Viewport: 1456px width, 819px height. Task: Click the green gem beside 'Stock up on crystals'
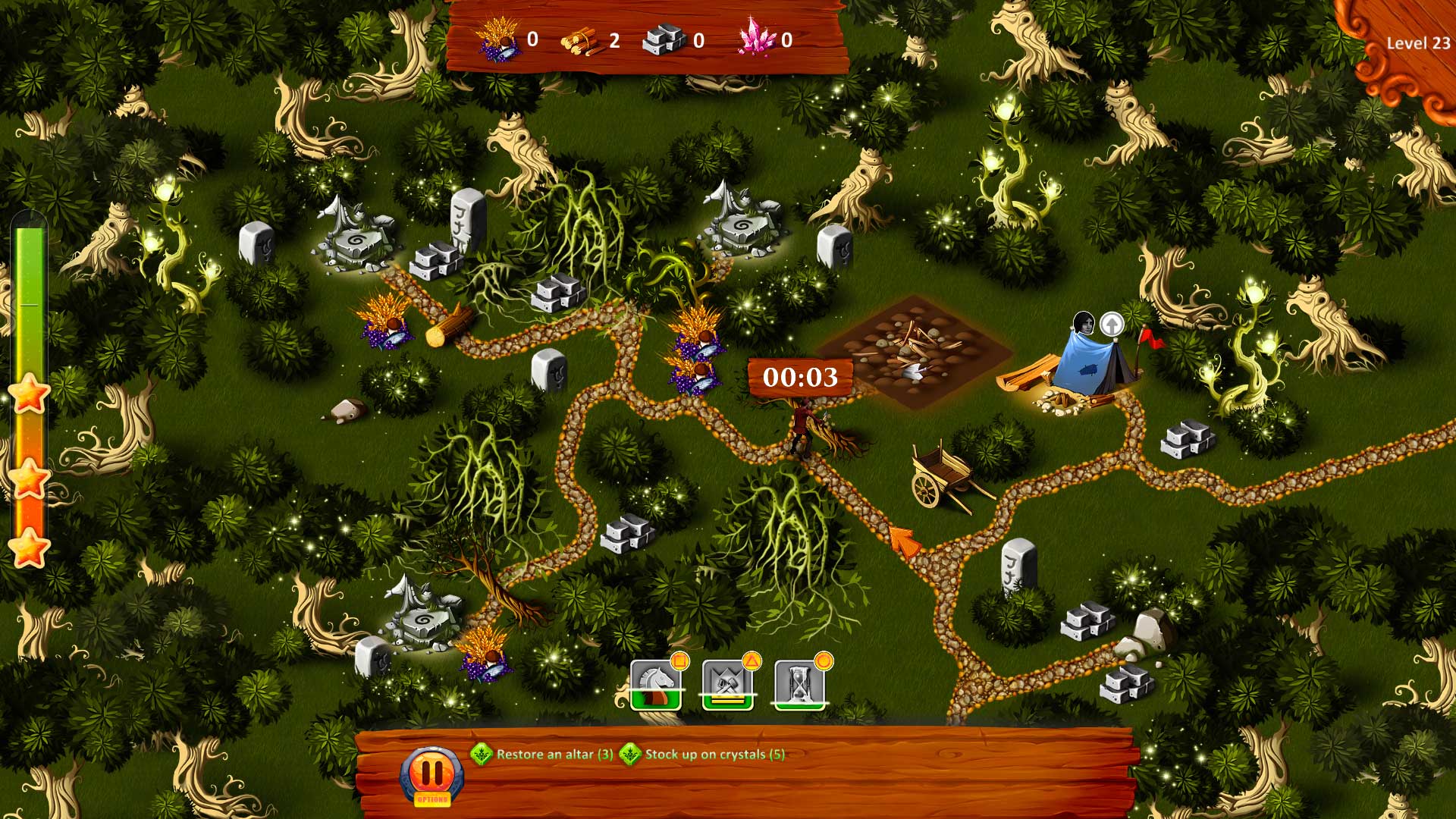click(630, 755)
